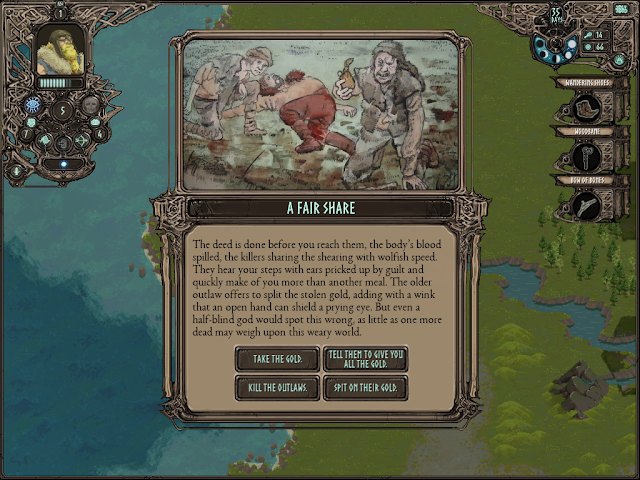Select "Tell them to give you all the gold"
The height and width of the screenshot is (480, 640).
tap(365, 359)
